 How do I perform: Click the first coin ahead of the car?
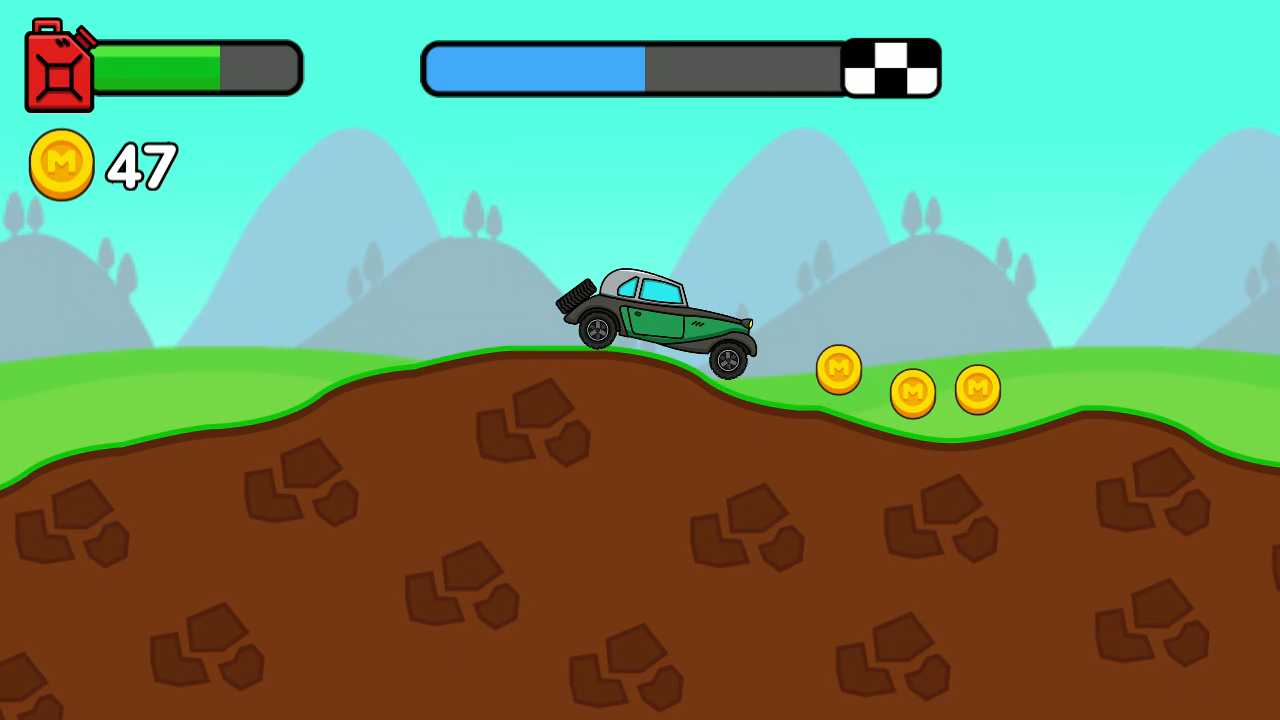point(838,369)
